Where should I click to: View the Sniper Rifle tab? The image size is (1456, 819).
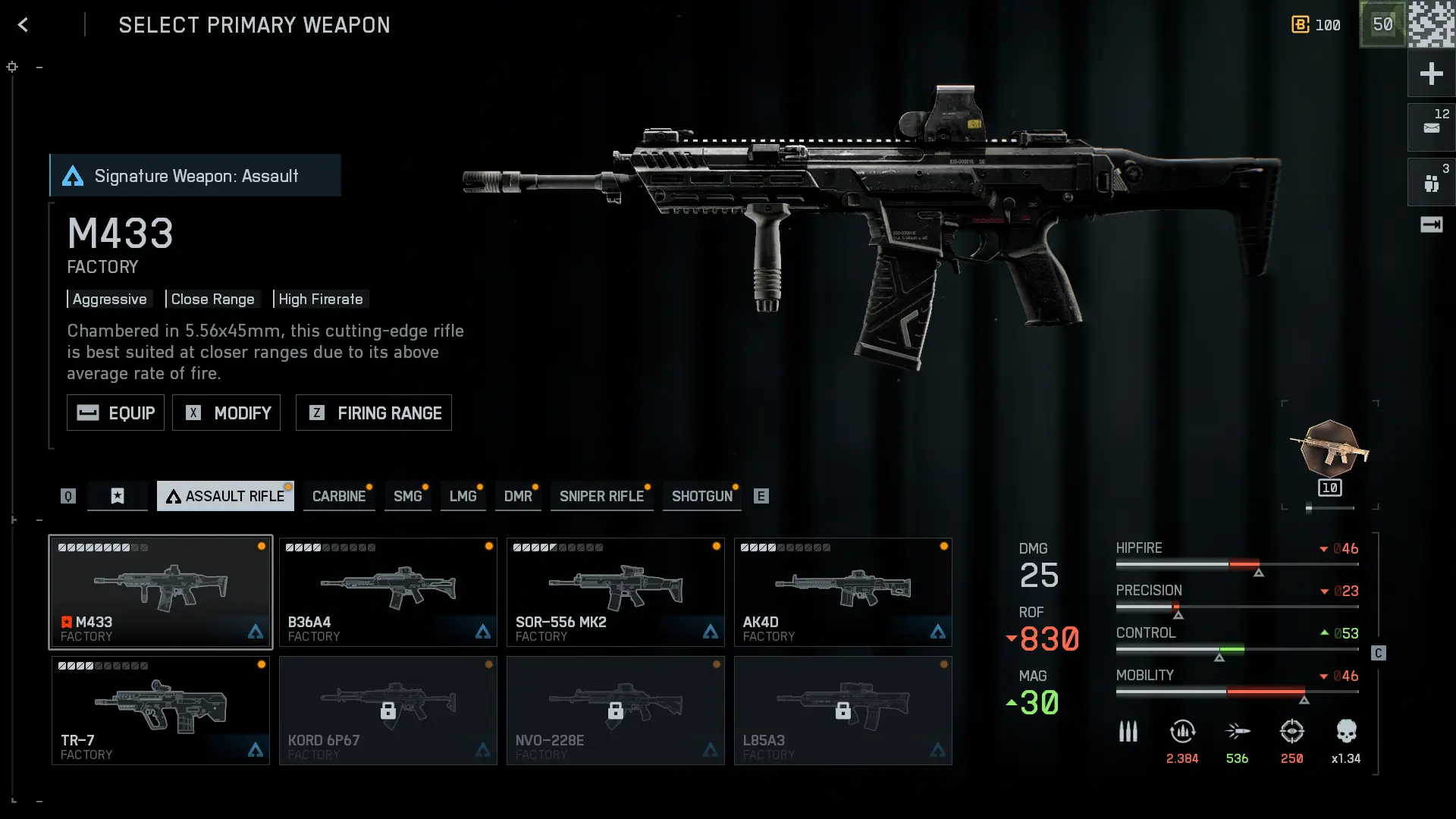(601, 496)
